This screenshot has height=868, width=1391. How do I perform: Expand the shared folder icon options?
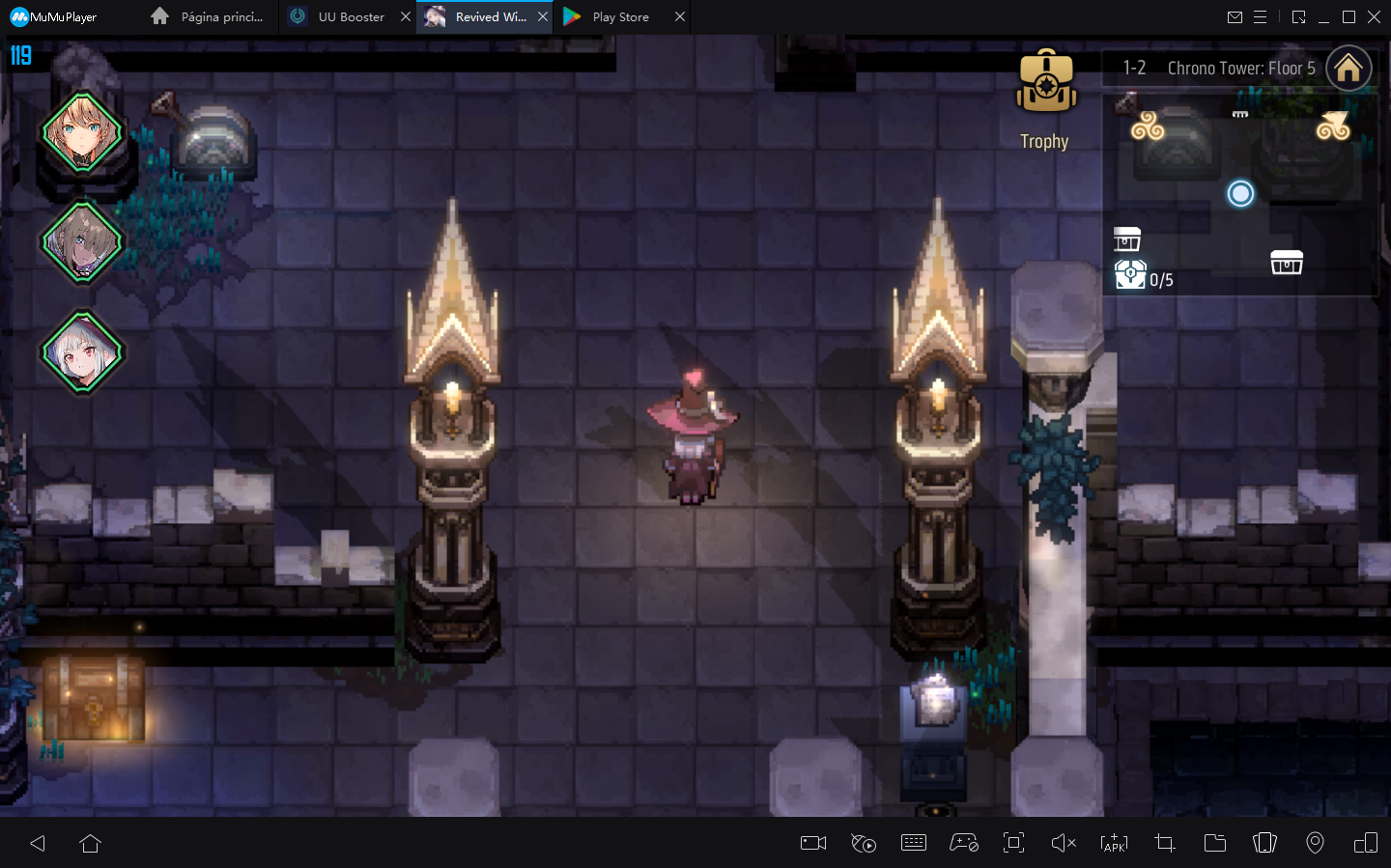(1214, 843)
